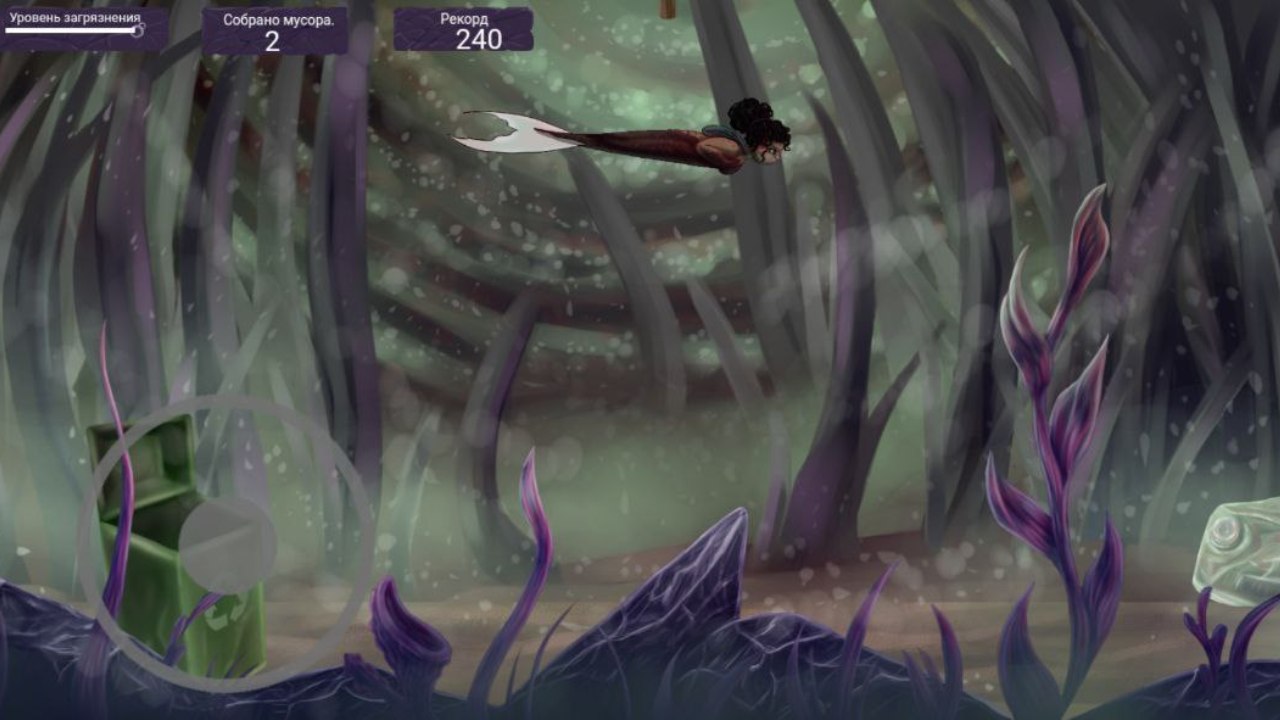This screenshot has height=720, width=1280.
Task: Tap the bomb icon on the pollution bar
Action: click(139, 31)
